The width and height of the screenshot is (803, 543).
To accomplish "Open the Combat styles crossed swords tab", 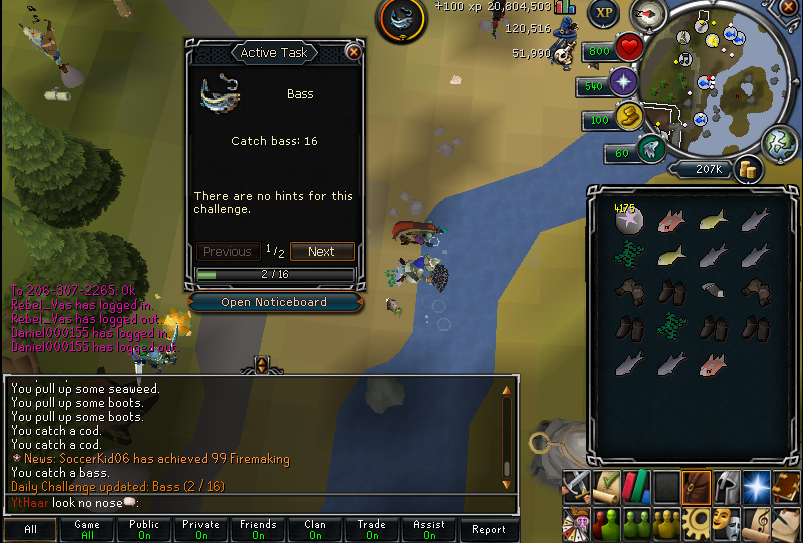I will coord(577,486).
